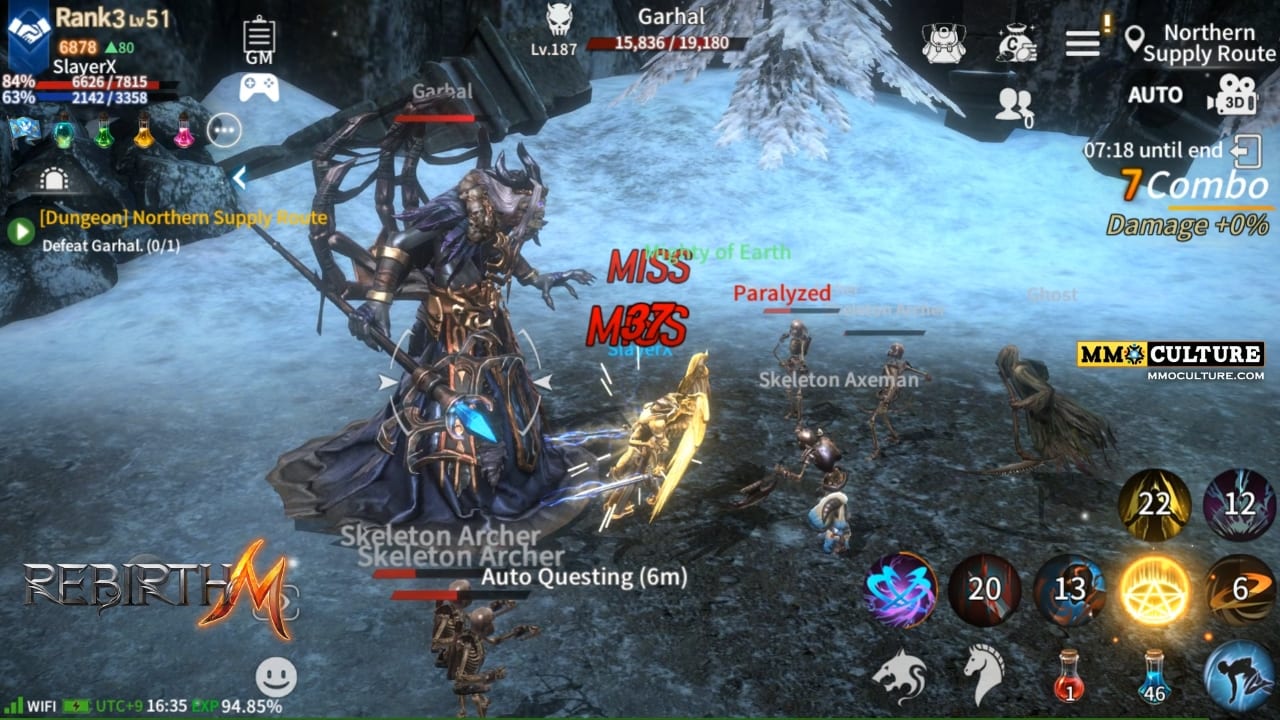The image size is (1280, 720).
Task: Tap the wolf head pet icon
Action: [899, 675]
